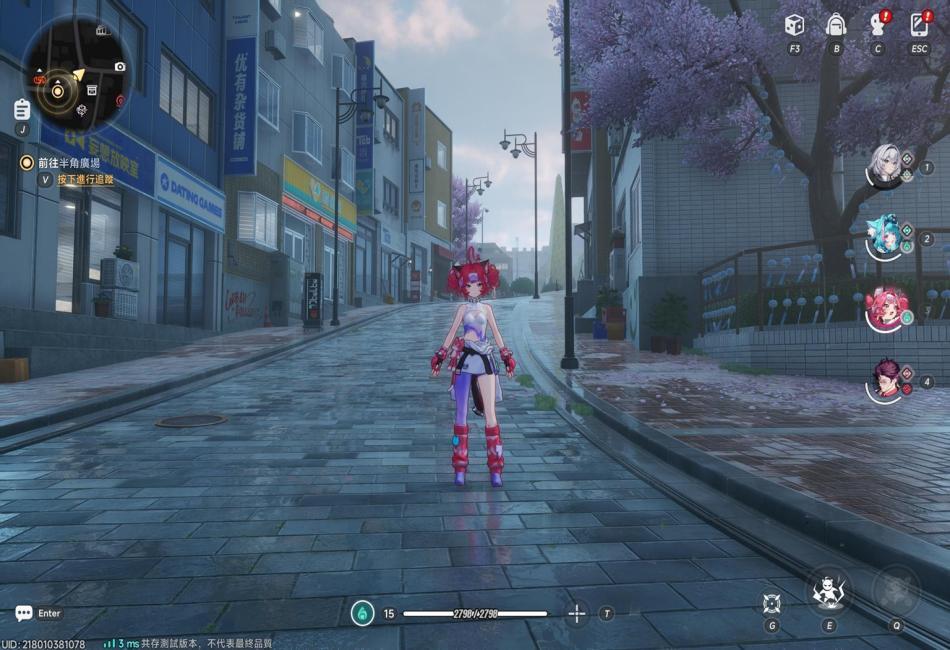
Task: Open the chat bubble icon
Action: 24,613
